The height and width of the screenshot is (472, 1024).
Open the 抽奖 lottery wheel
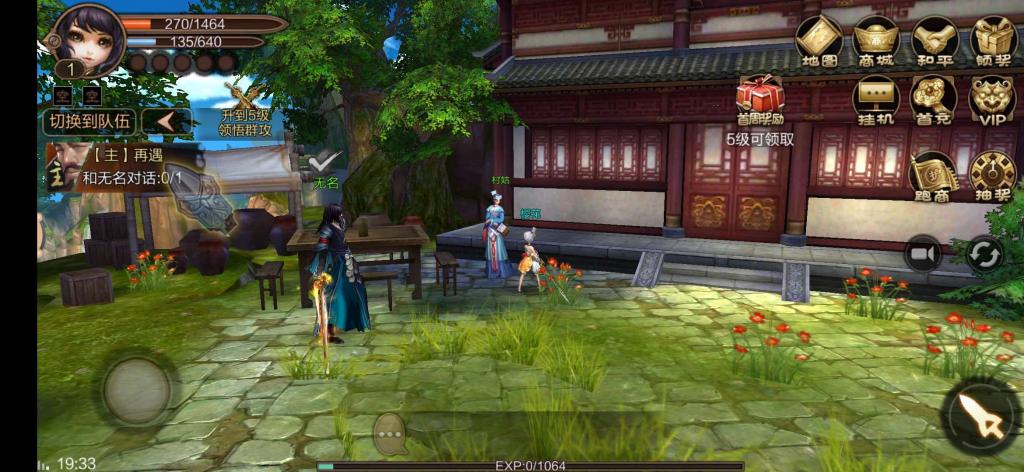click(x=992, y=174)
